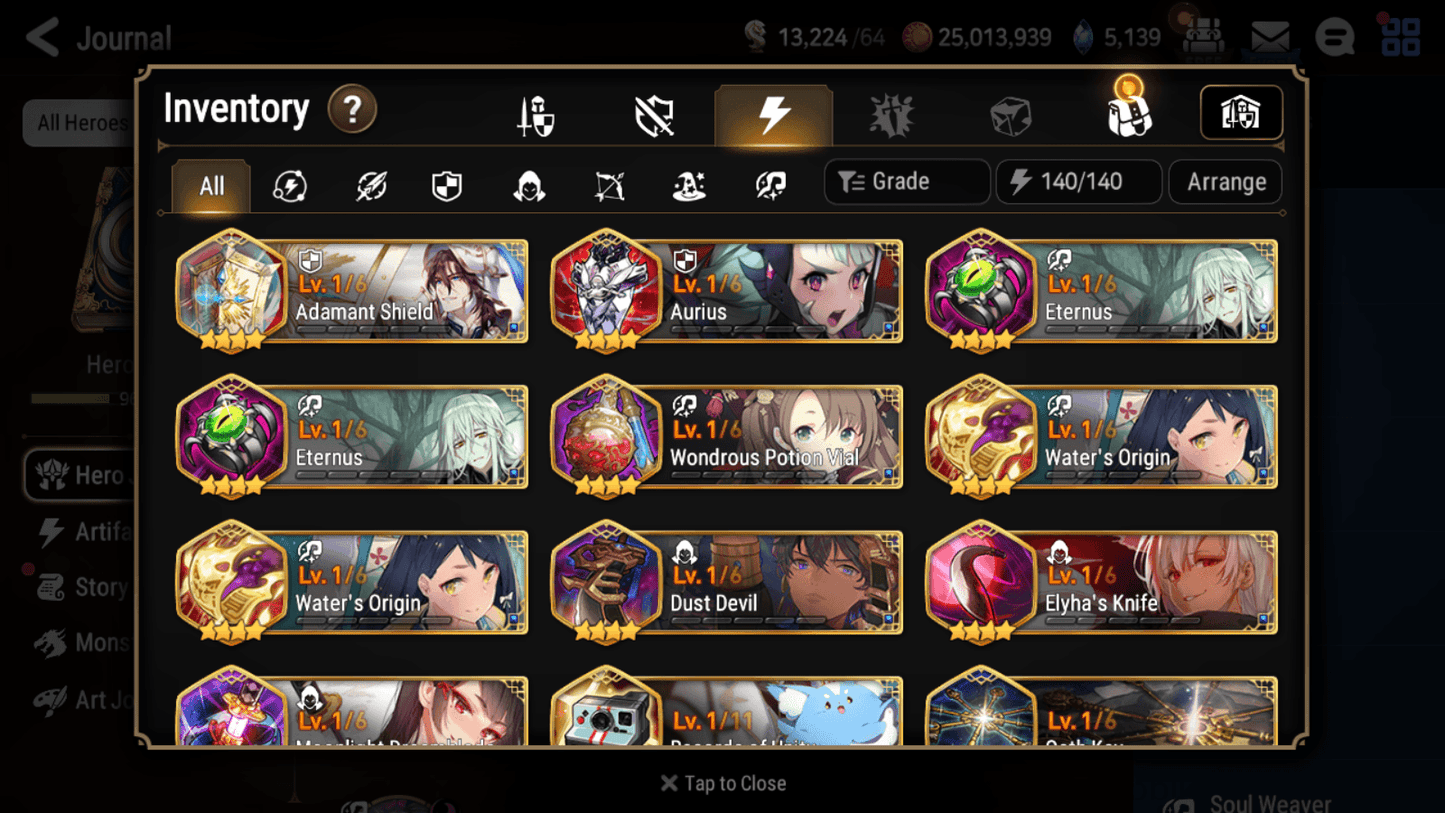Tap to Close the Inventory window
This screenshot has height=813, width=1445.
pyautogui.click(x=722, y=783)
